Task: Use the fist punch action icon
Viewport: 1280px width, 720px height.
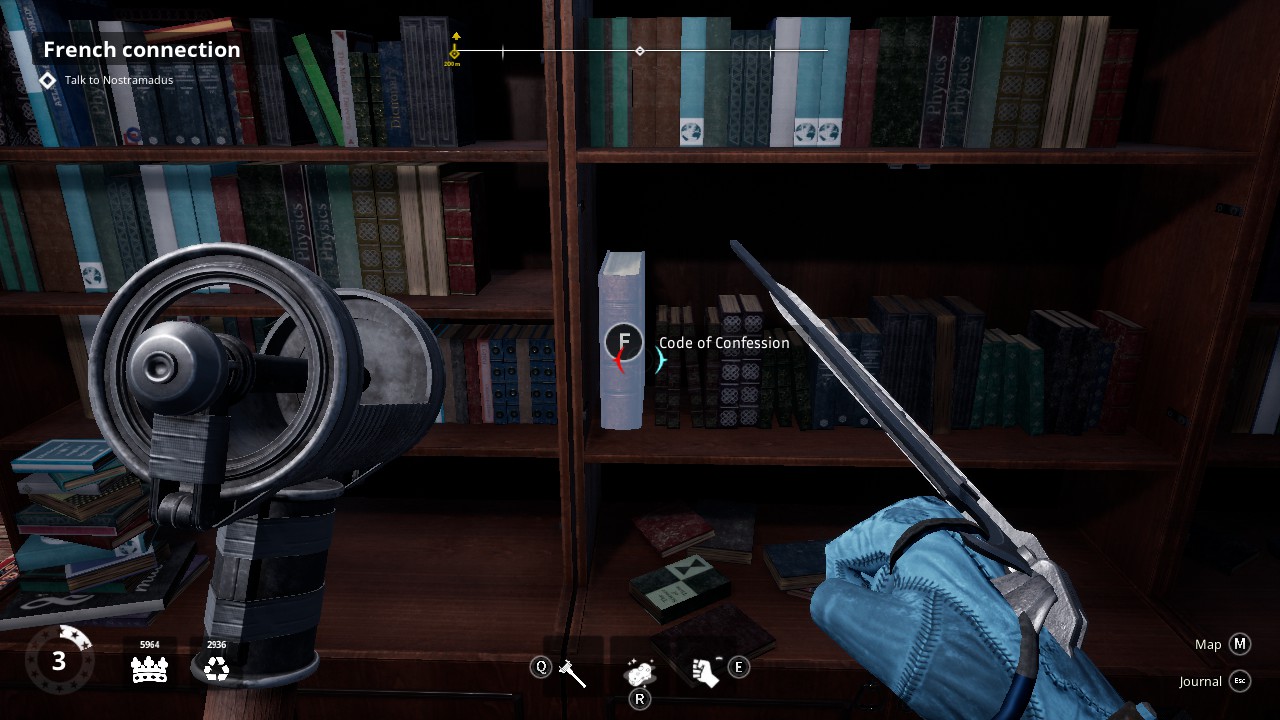Action: [x=706, y=672]
